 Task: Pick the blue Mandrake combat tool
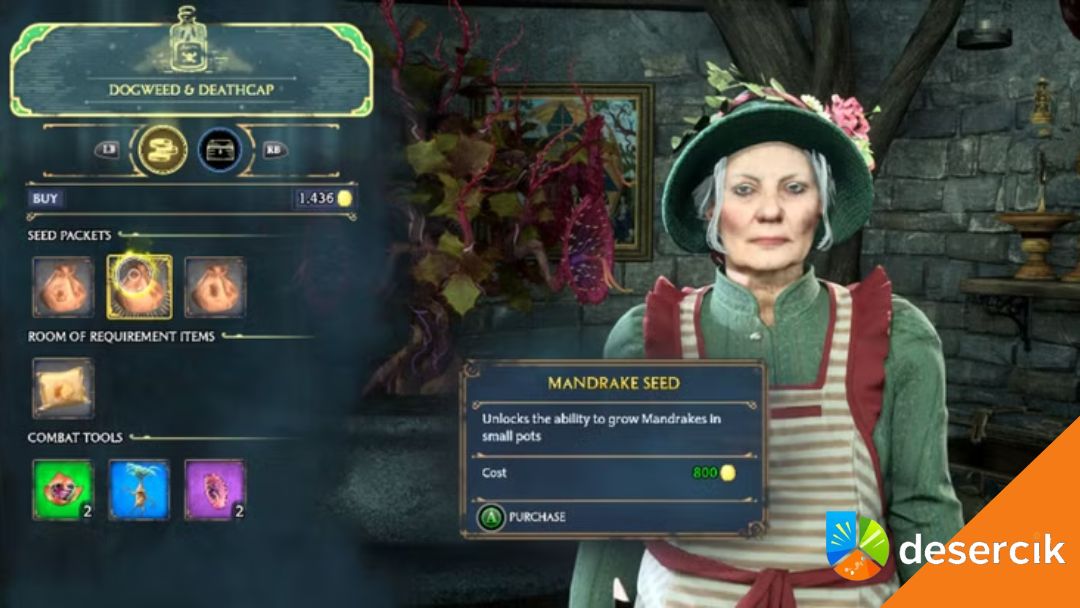138,490
